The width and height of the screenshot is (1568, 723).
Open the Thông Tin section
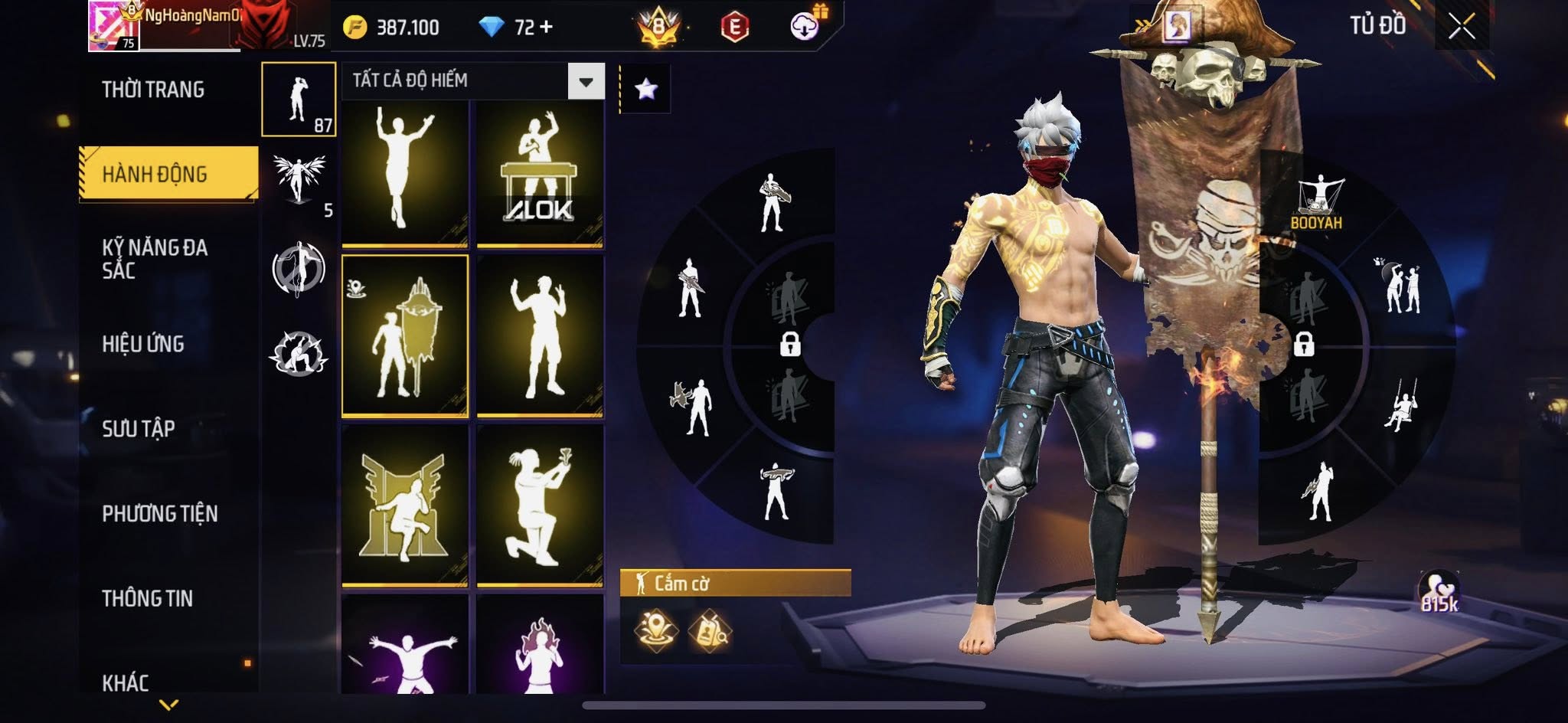point(147,598)
